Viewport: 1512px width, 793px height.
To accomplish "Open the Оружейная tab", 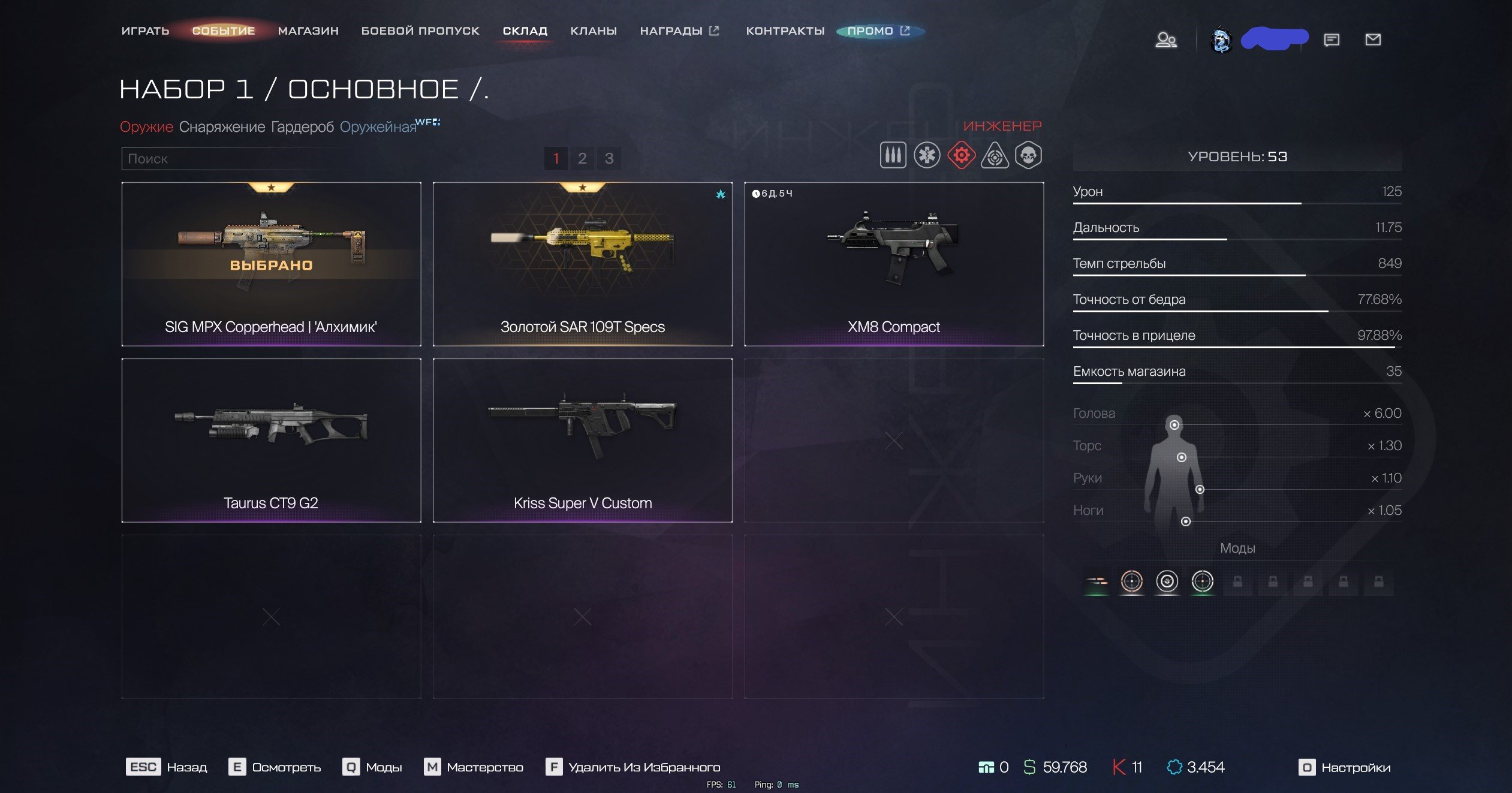I will (x=378, y=127).
